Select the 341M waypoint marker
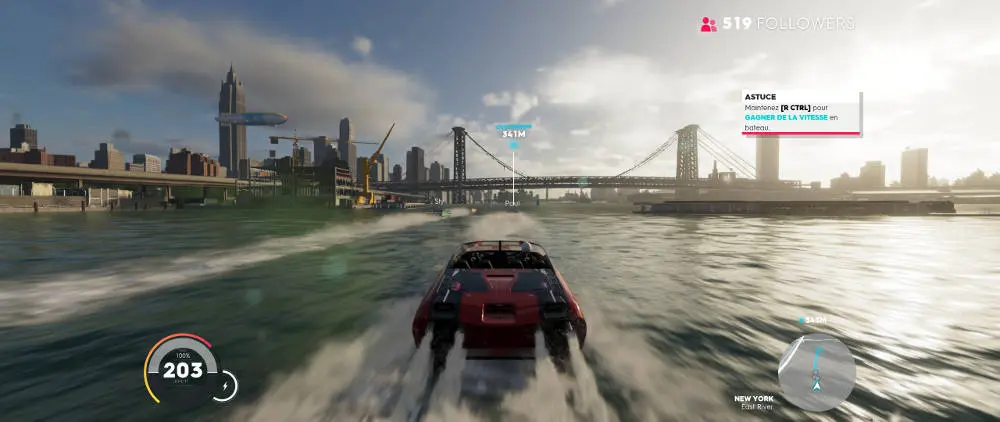Screen dimensions: 1000x422 [x=514, y=133]
